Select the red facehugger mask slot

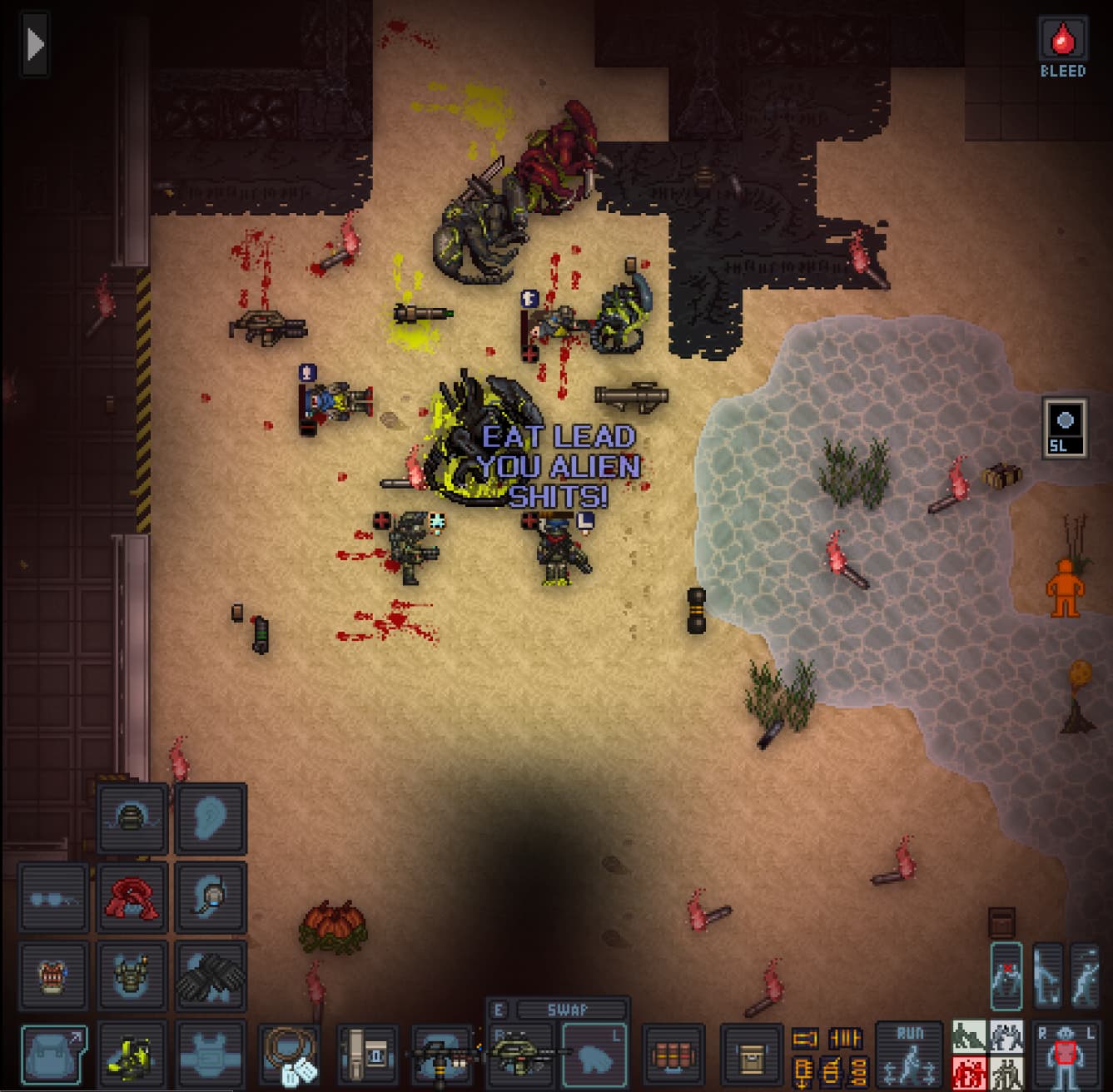(x=132, y=897)
